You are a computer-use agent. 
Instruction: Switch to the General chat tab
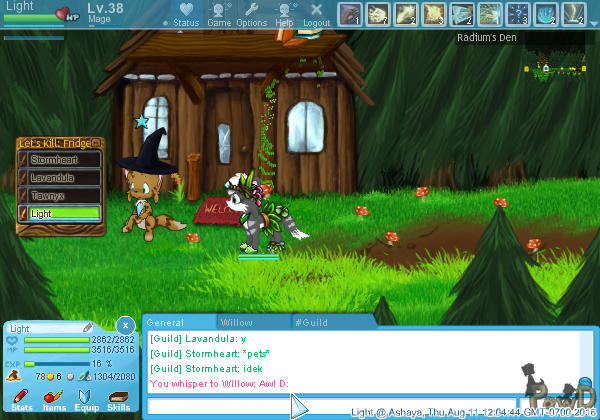pyautogui.click(x=166, y=322)
